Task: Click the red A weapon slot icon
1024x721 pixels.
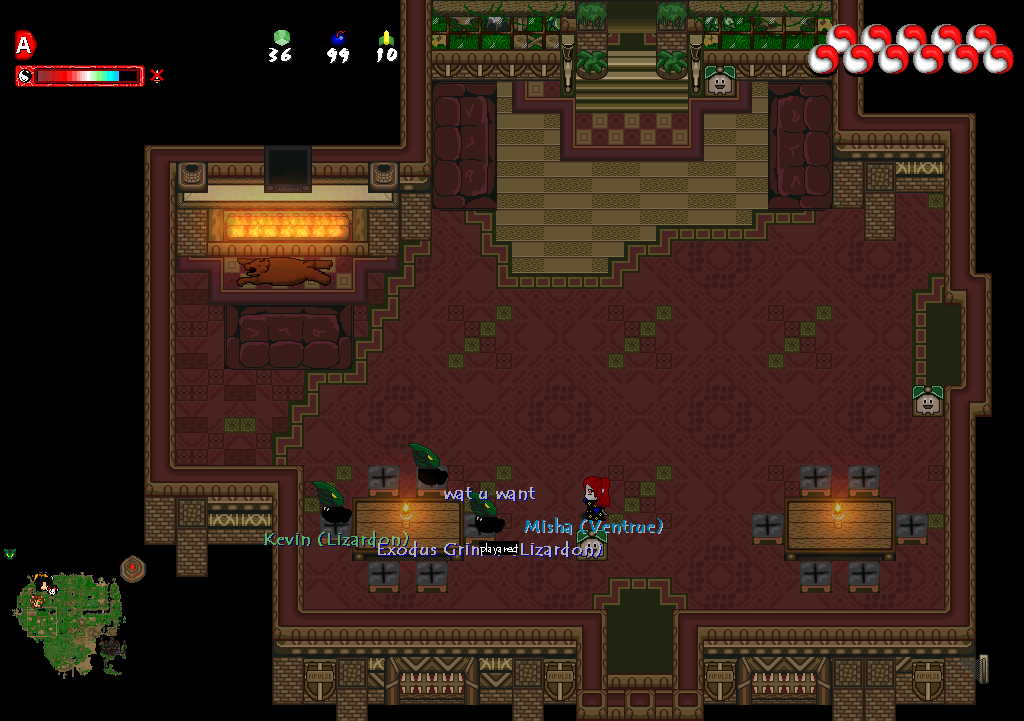Action: (25, 44)
